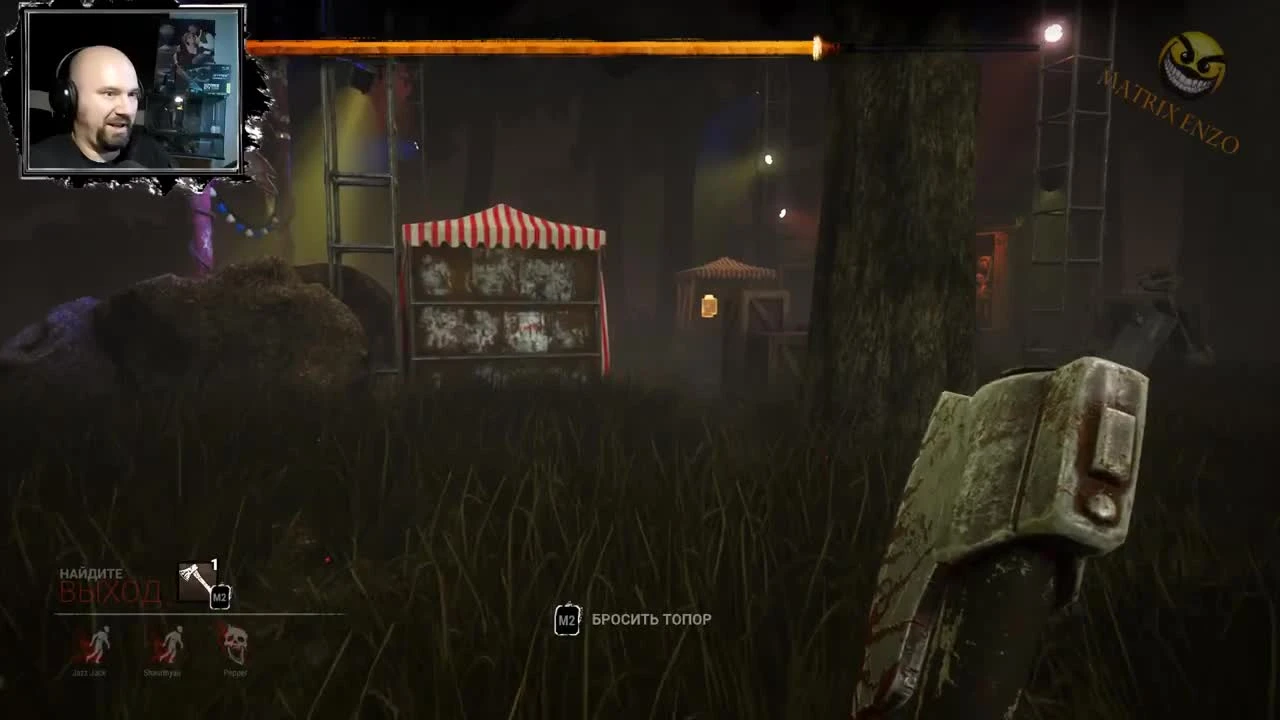Image resolution: width=1280 pixels, height=720 pixels.
Task: Expand the НАЙДИТЕ ВЫХОД objective panel
Action: [110, 585]
